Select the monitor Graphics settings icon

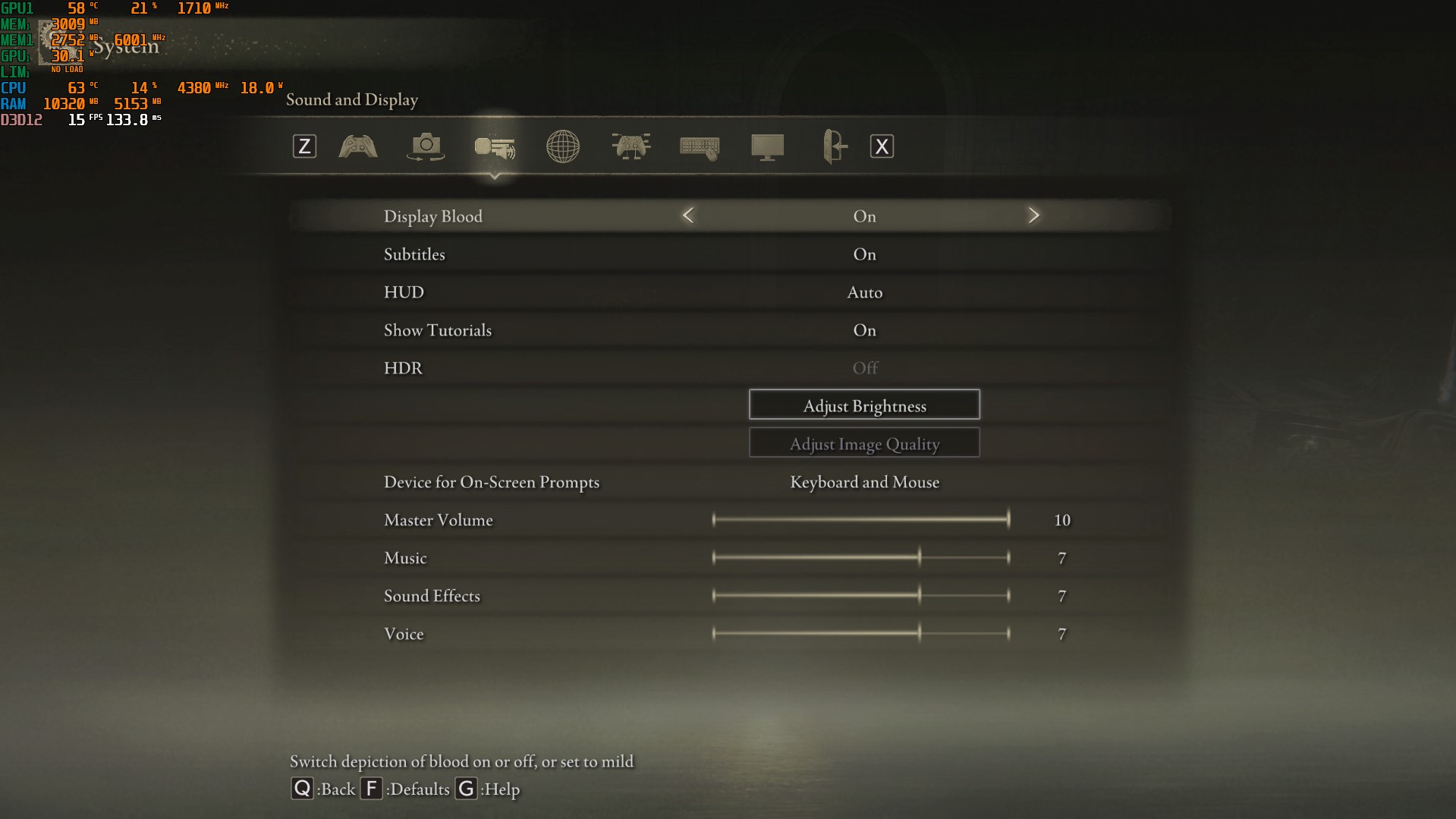pos(767,146)
